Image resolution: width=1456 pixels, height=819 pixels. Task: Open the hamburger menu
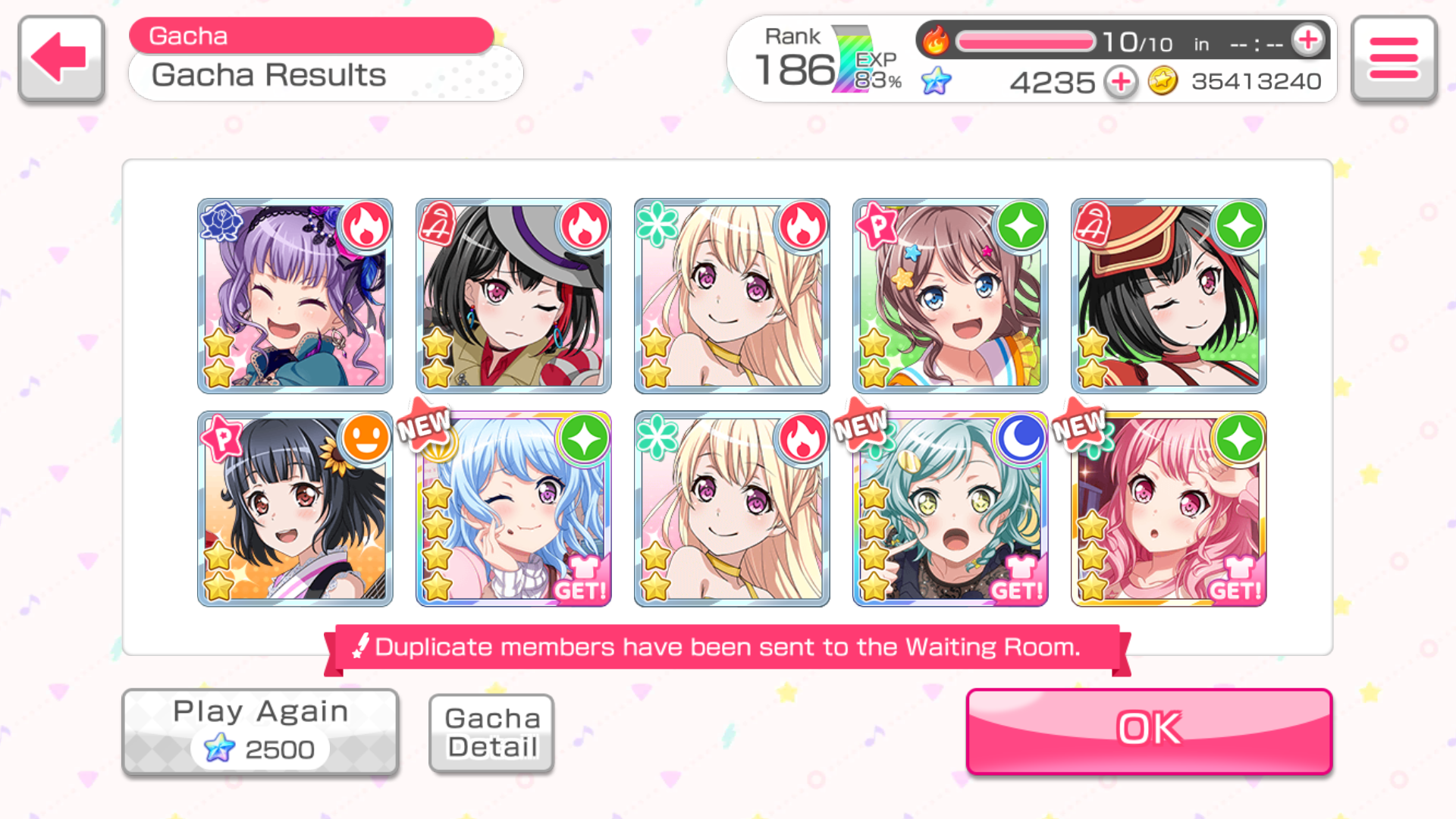pos(1394,58)
